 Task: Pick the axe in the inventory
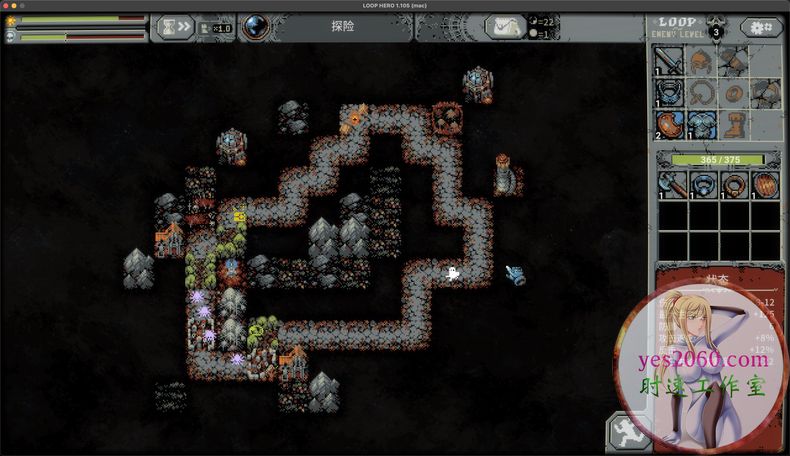[x=672, y=184]
